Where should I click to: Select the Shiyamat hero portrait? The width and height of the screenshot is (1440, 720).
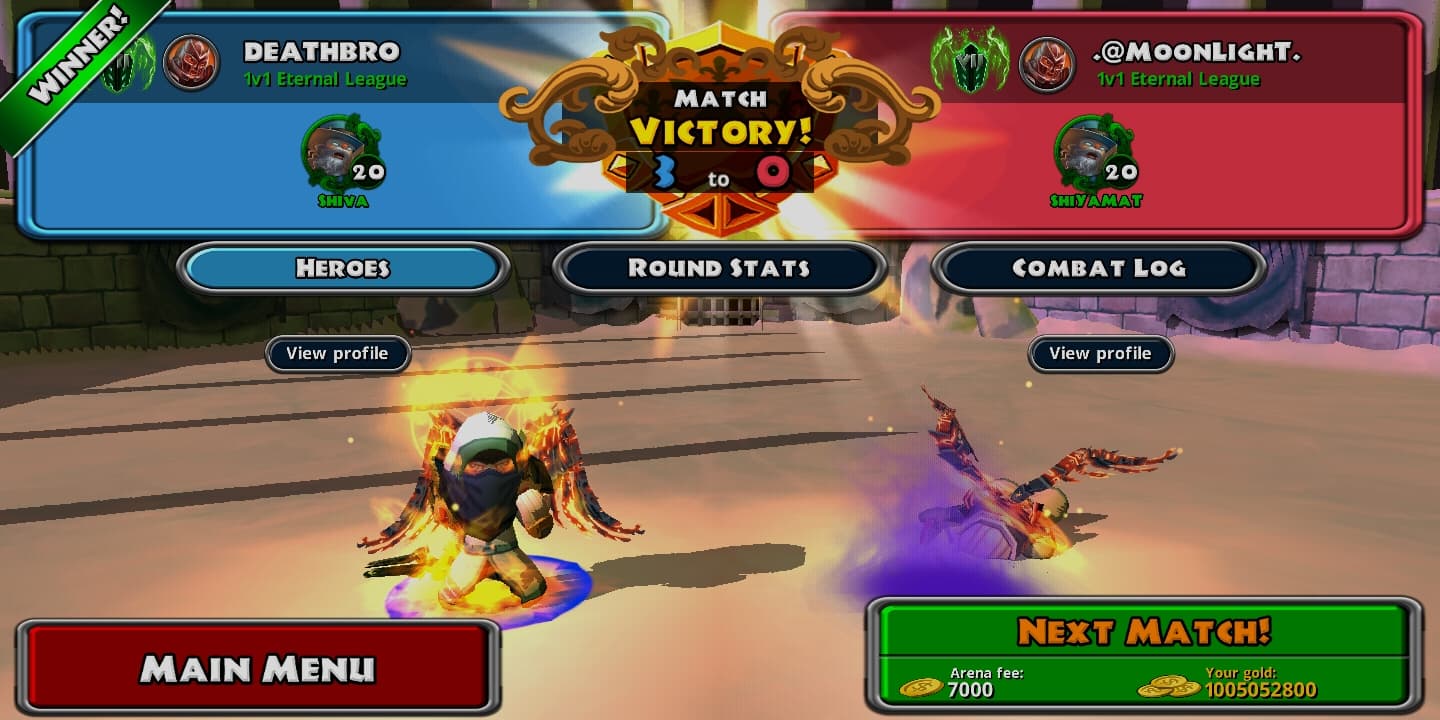[x=1087, y=154]
